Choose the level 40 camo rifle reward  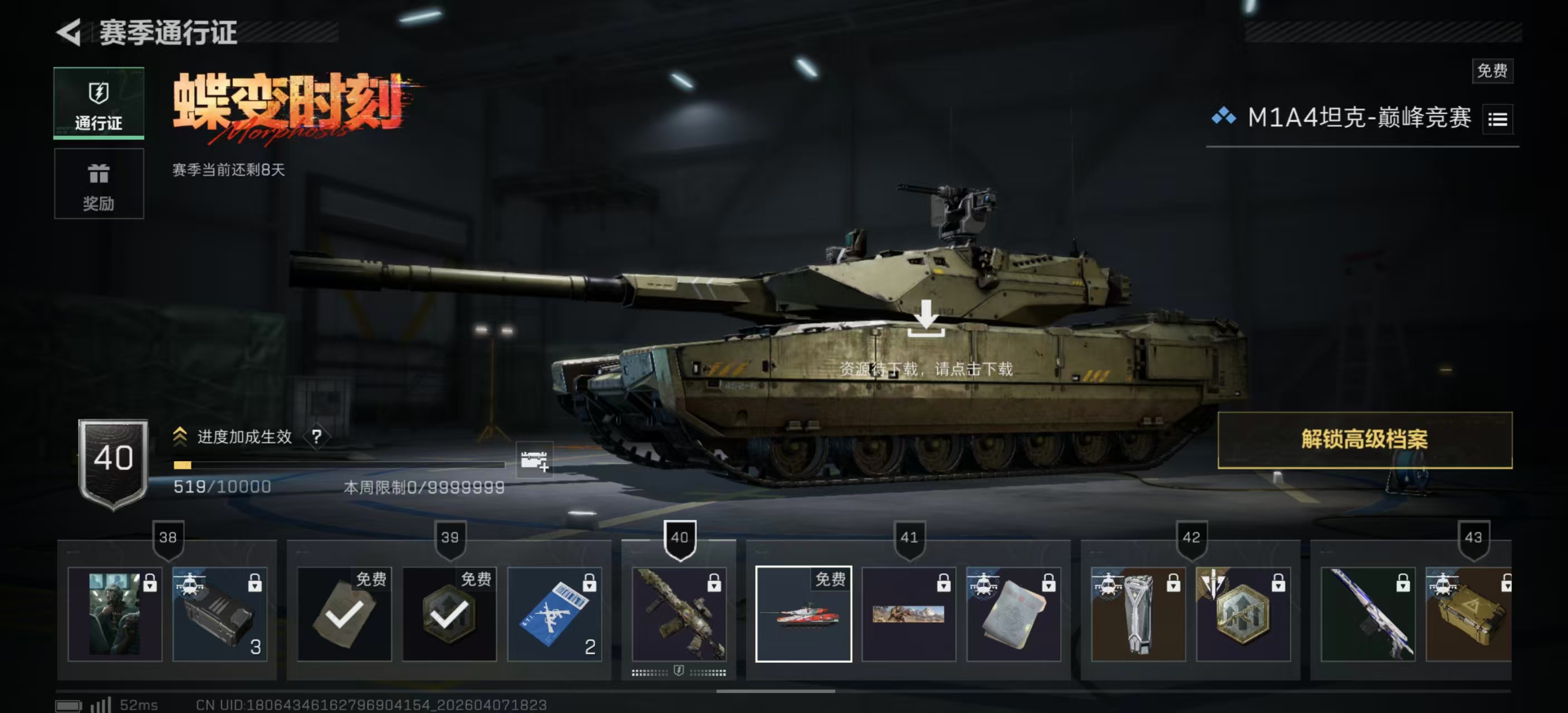coord(679,614)
